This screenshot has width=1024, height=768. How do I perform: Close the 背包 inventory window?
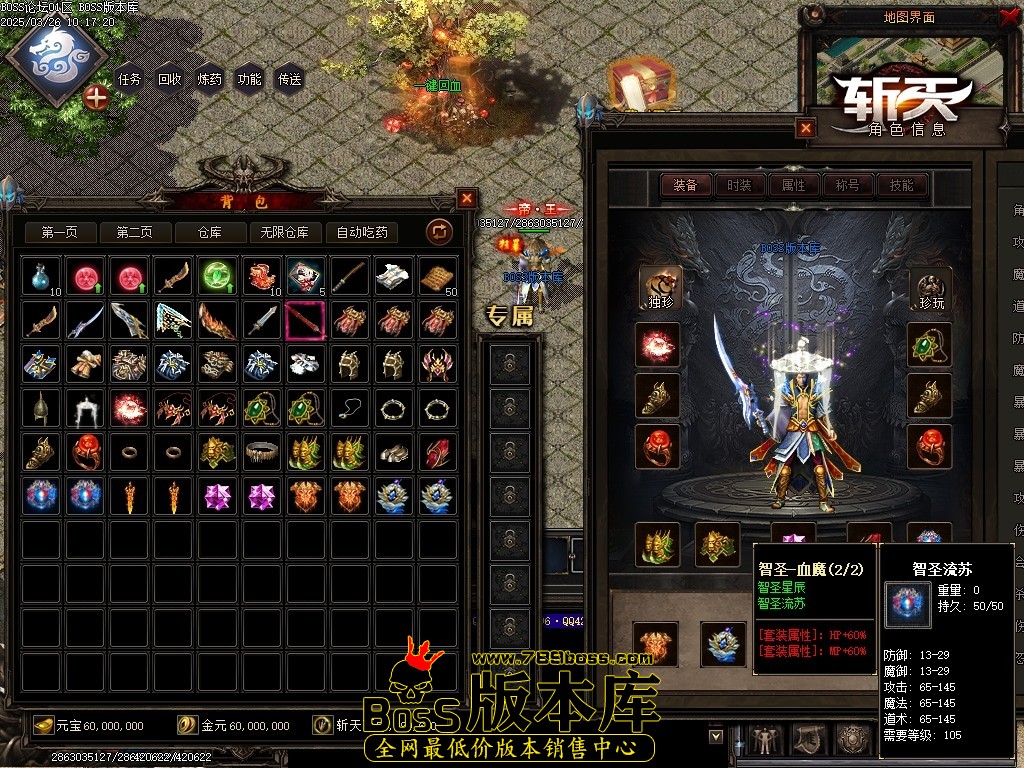pyautogui.click(x=467, y=198)
